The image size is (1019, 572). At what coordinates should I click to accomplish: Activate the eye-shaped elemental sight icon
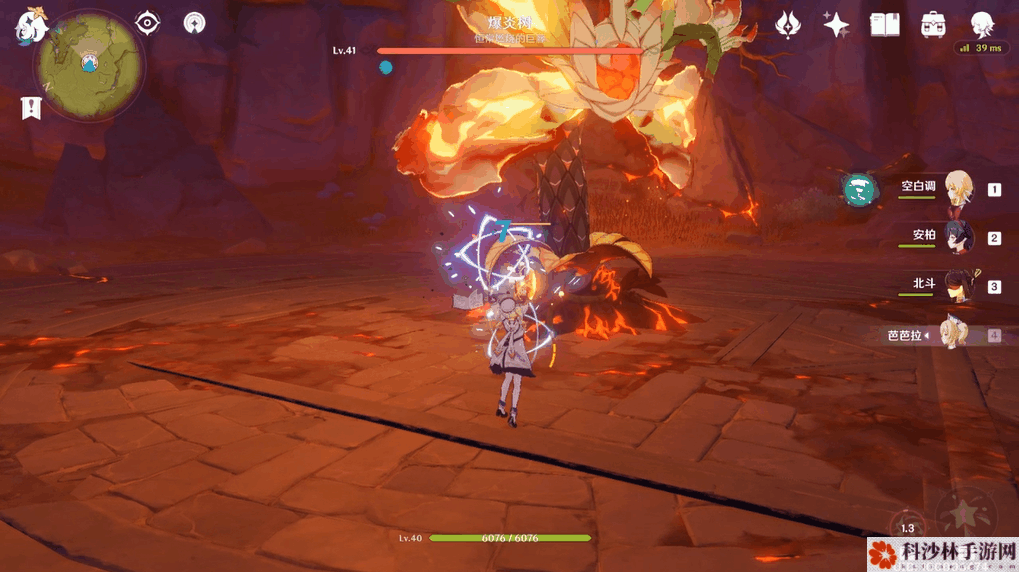click(148, 22)
